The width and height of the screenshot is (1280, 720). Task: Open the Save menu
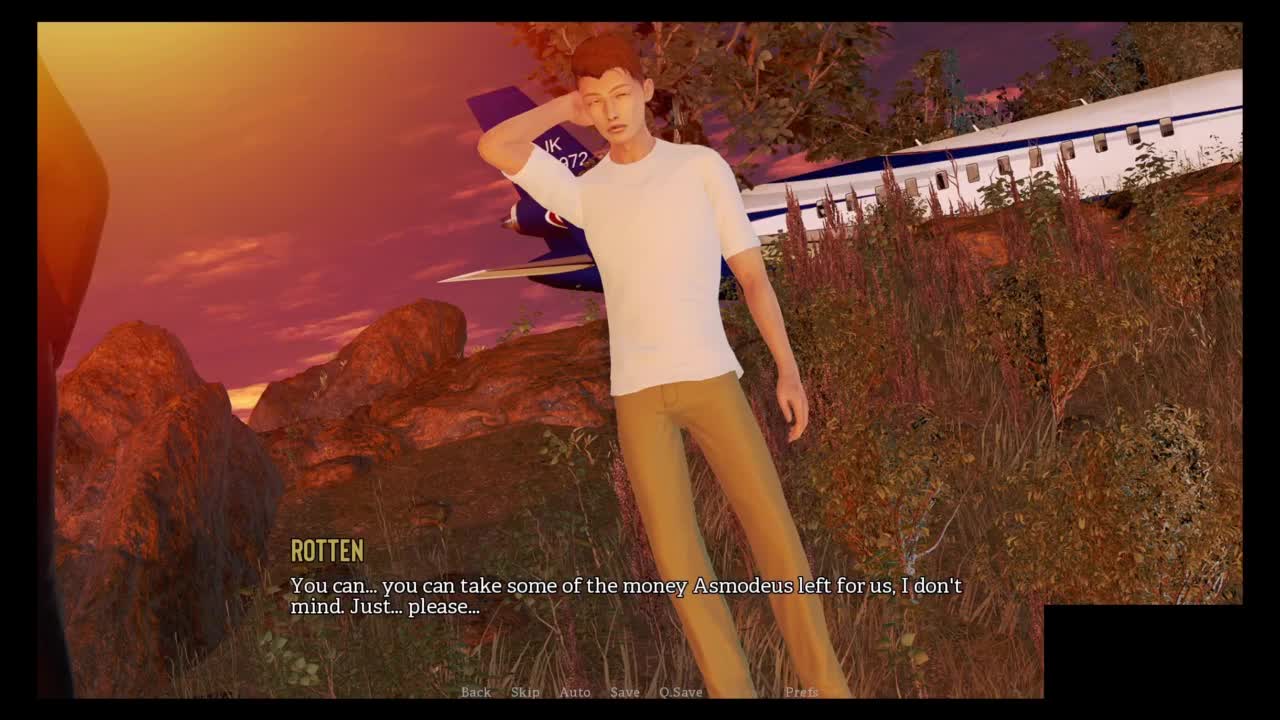625,692
